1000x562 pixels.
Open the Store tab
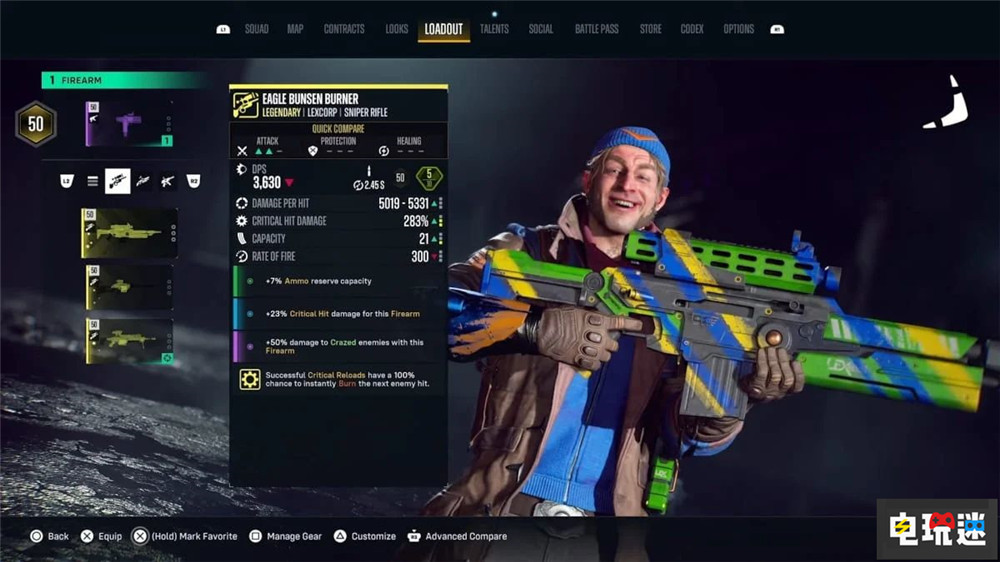coord(650,29)
